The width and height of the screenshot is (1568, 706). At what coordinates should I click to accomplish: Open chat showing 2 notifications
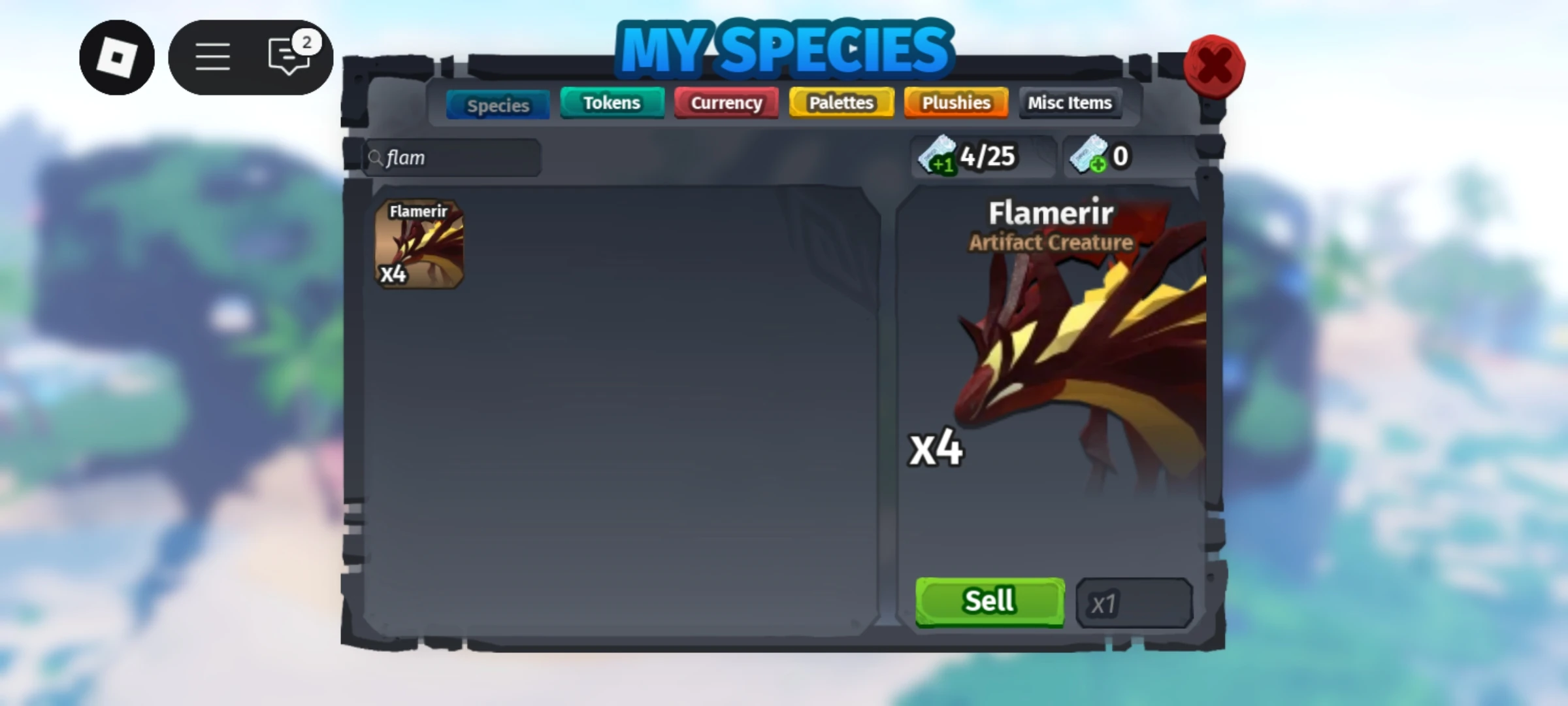click(289, 58)
